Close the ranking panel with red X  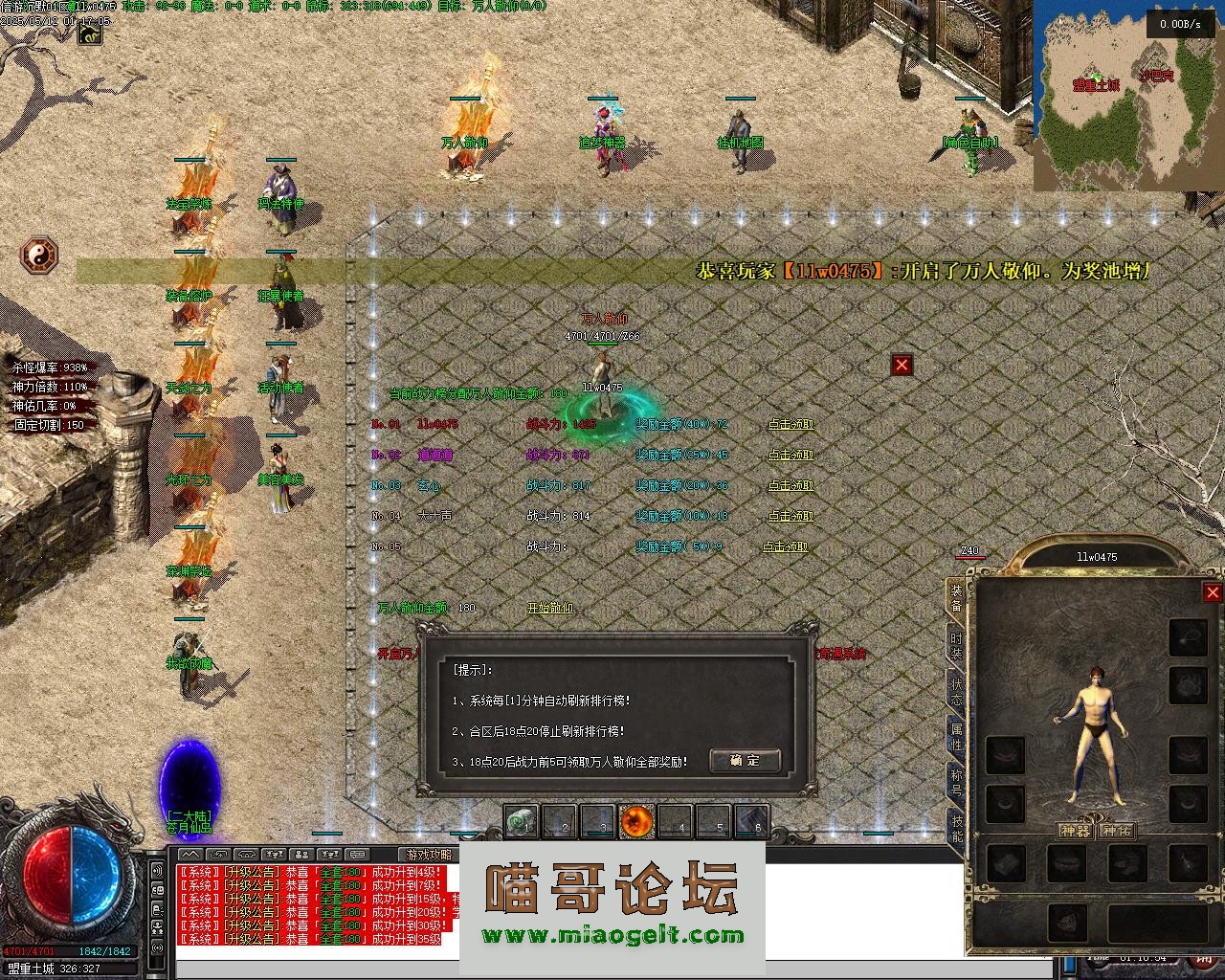(902, 365)
